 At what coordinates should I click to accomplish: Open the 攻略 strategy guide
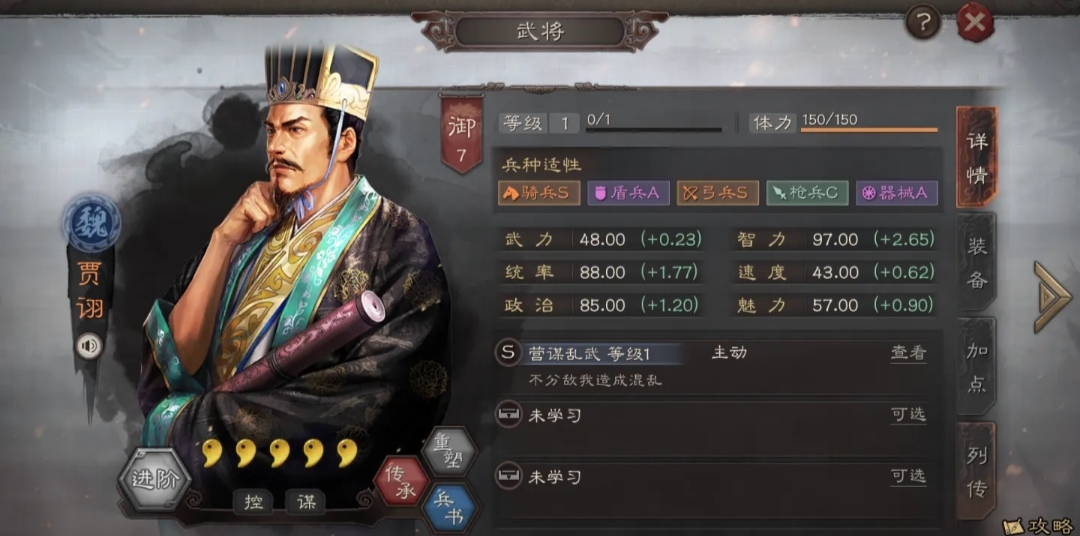(1040, 525)
